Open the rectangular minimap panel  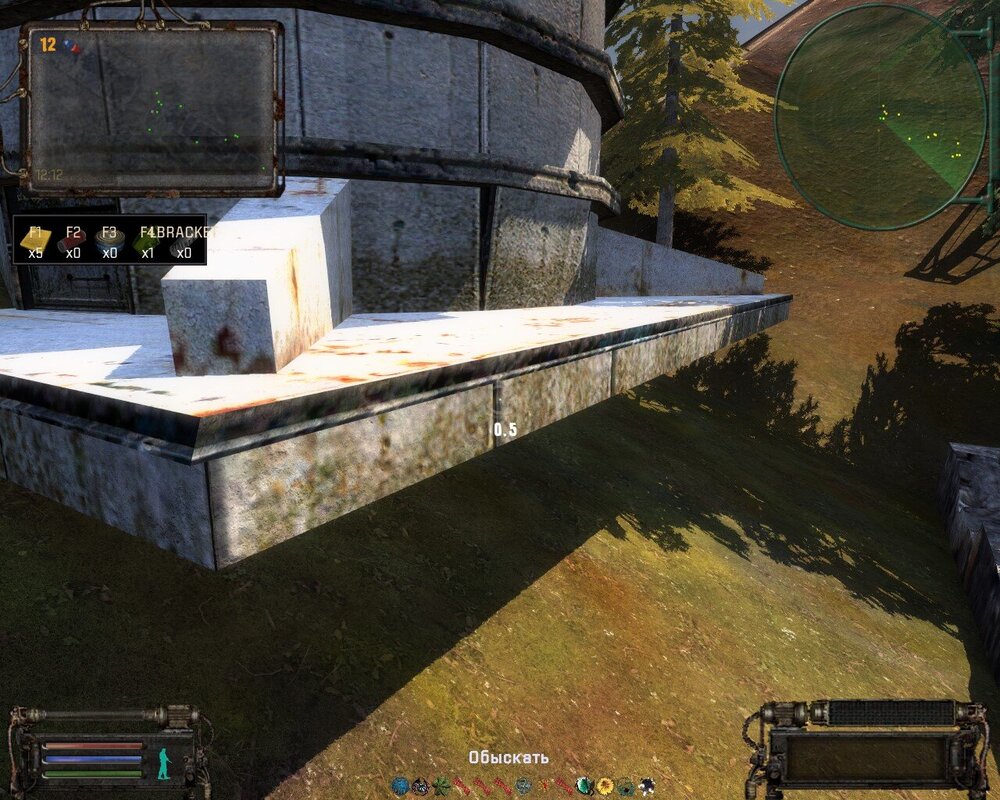pyautogui.click(x=152, y=108)
